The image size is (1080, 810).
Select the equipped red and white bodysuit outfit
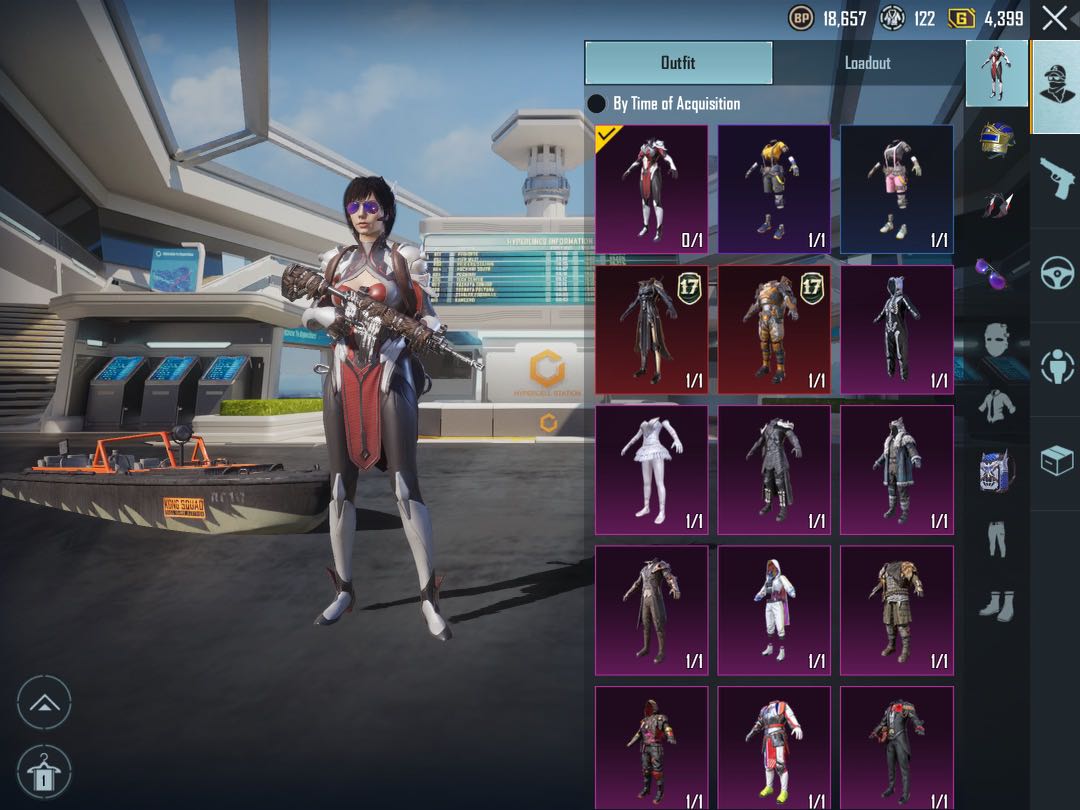(651, 189)
